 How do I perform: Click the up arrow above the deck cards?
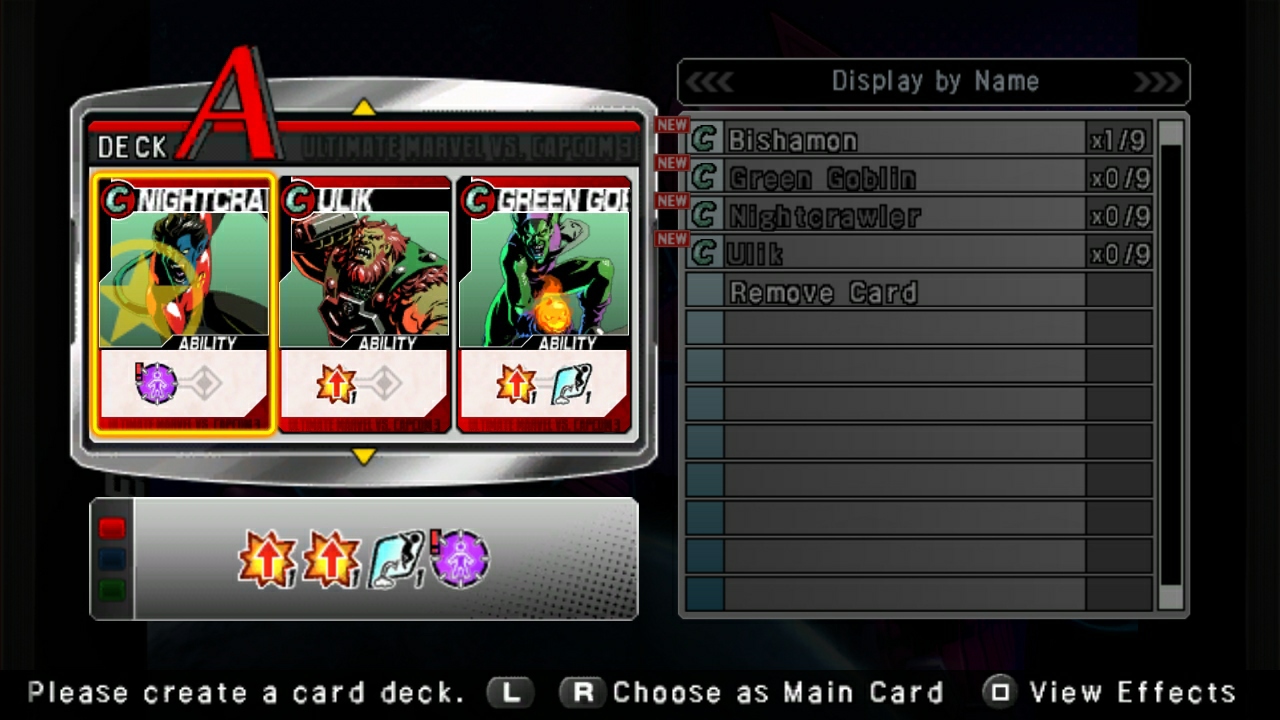tap(364, 107)
